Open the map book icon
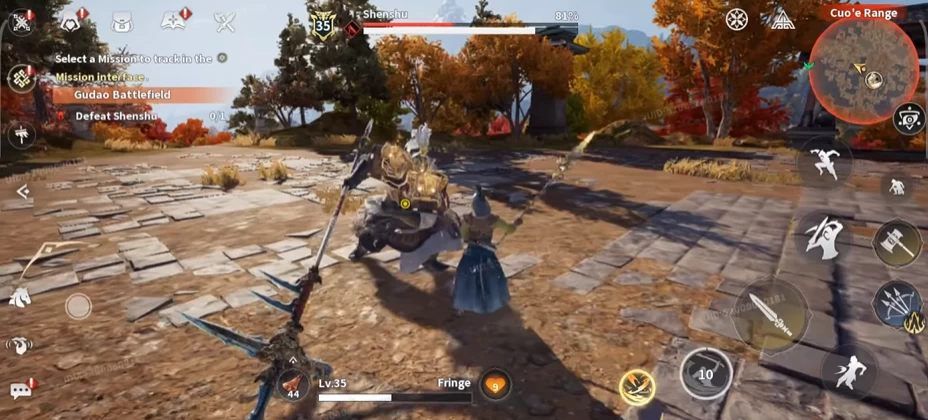928x420 pixels. click(174, 21)
